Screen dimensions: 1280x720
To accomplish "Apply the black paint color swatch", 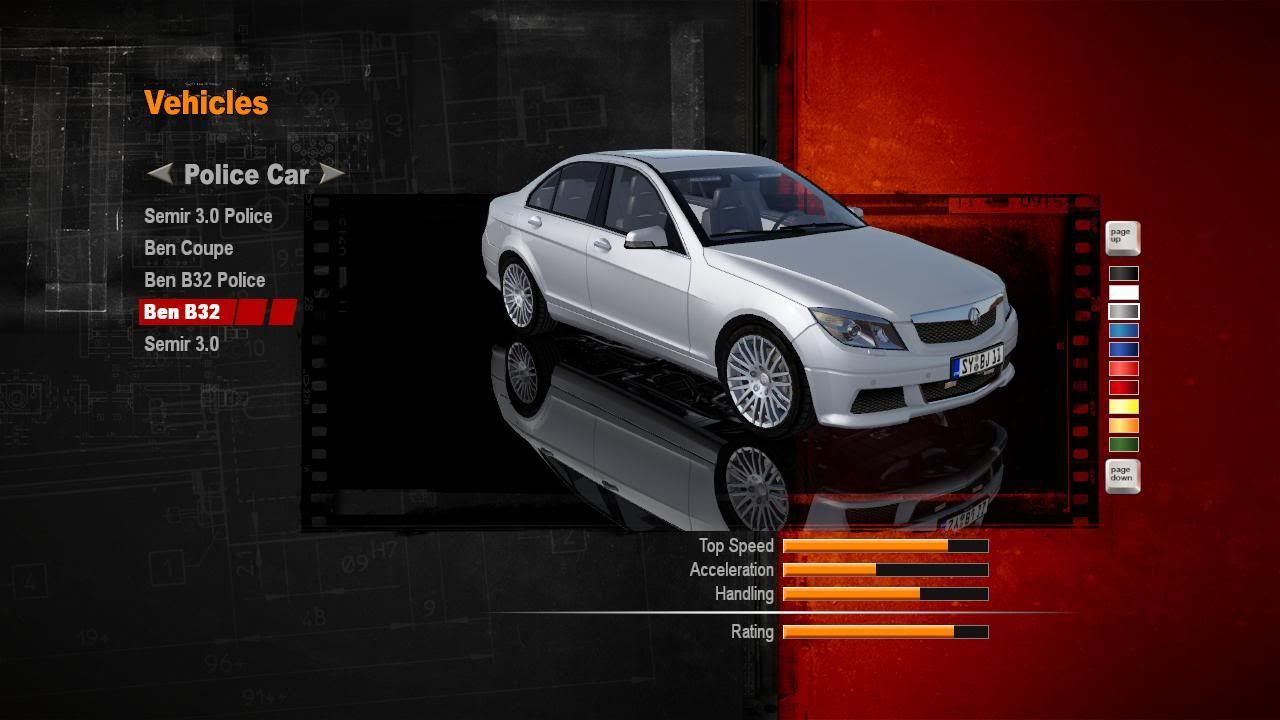I will pos(1123,273).
